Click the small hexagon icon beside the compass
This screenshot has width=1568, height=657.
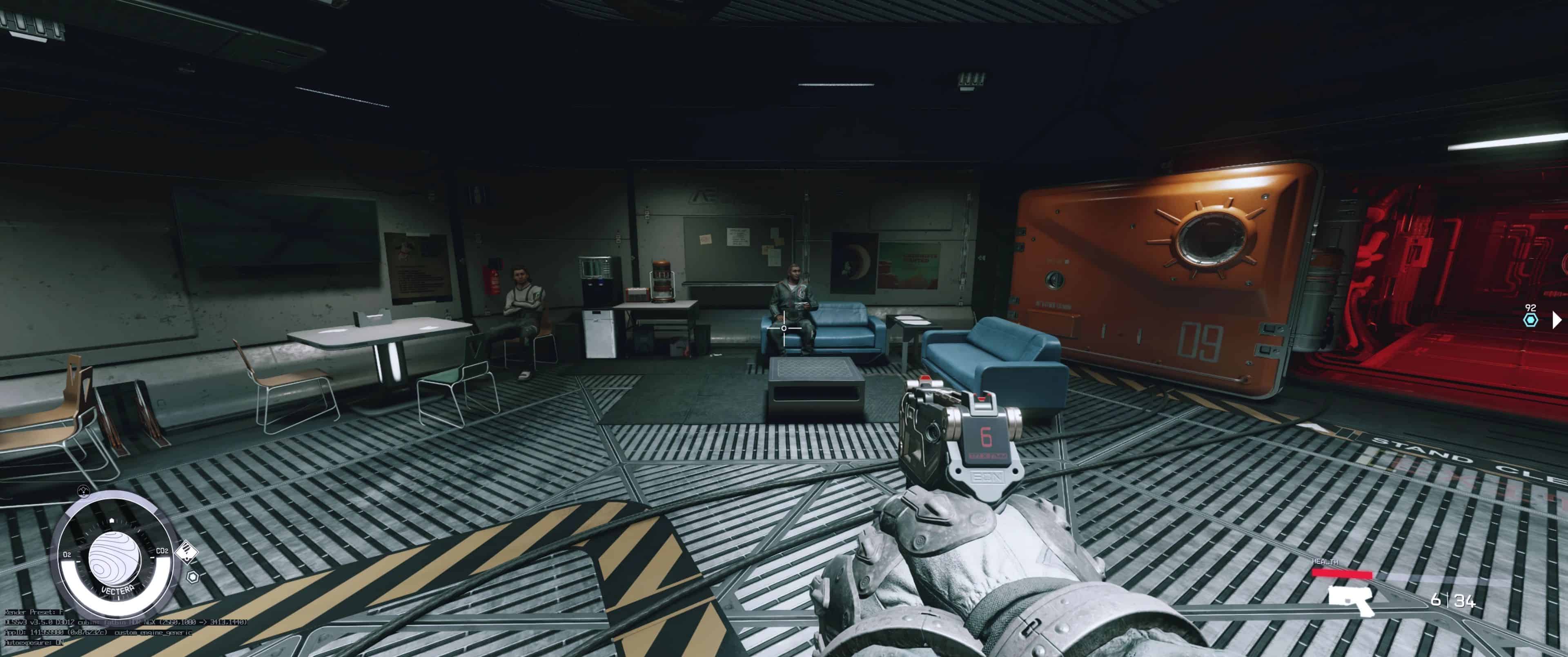(192, 576)
